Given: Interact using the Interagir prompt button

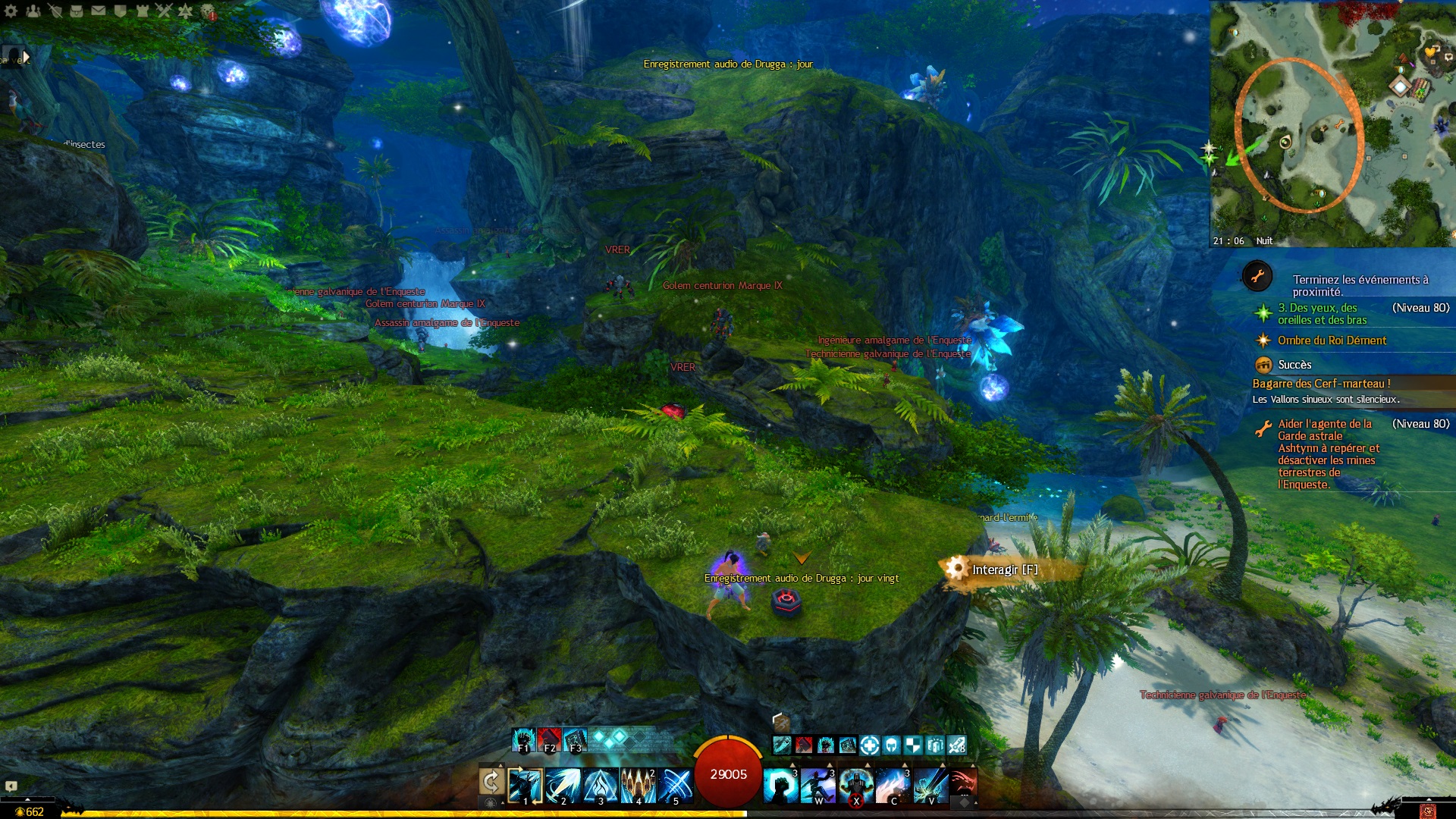Looking at the screenshot, I should tap(1005, 570).
